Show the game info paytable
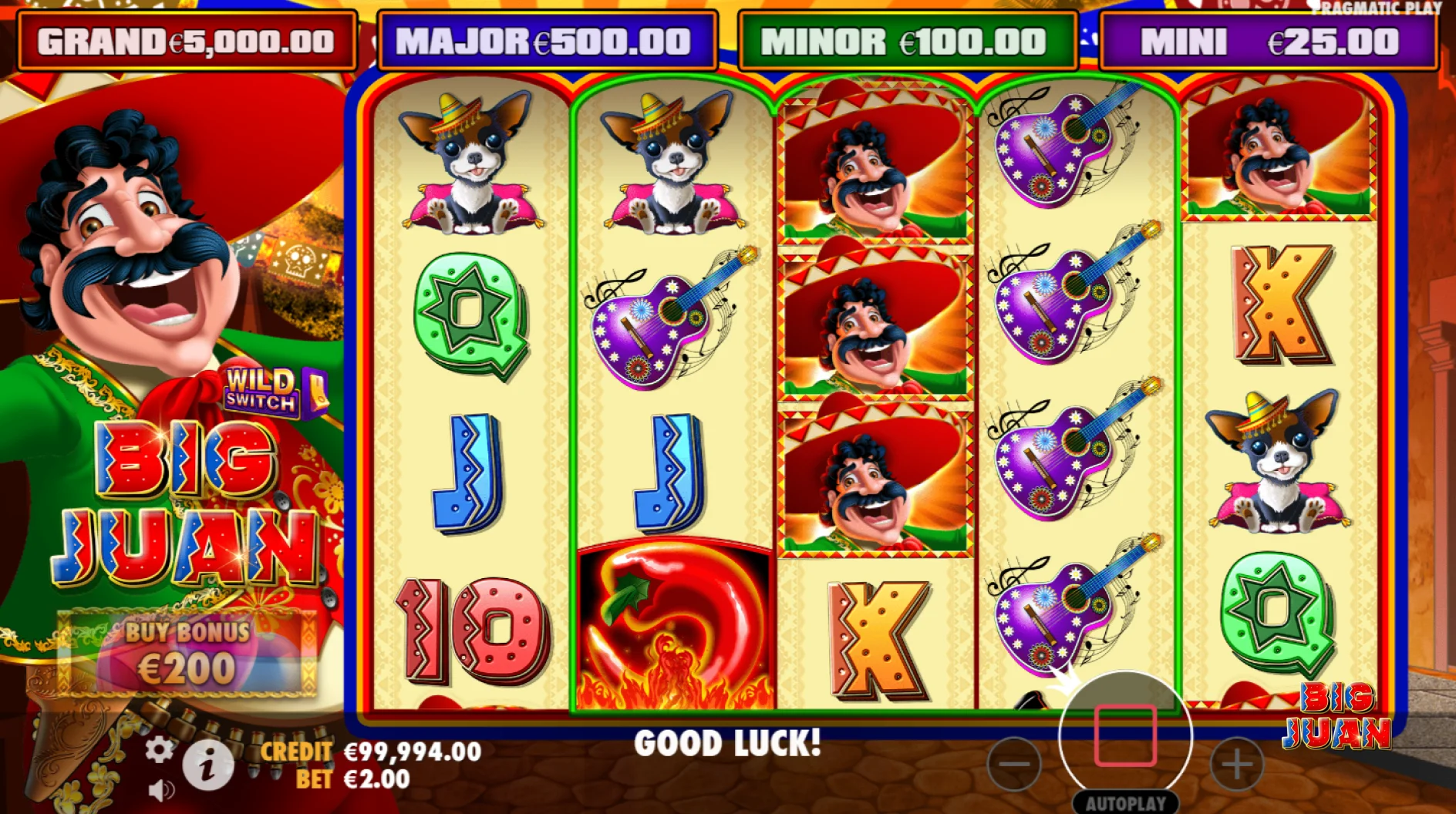Screen dimensions: 1456x814 coord(207,765)
